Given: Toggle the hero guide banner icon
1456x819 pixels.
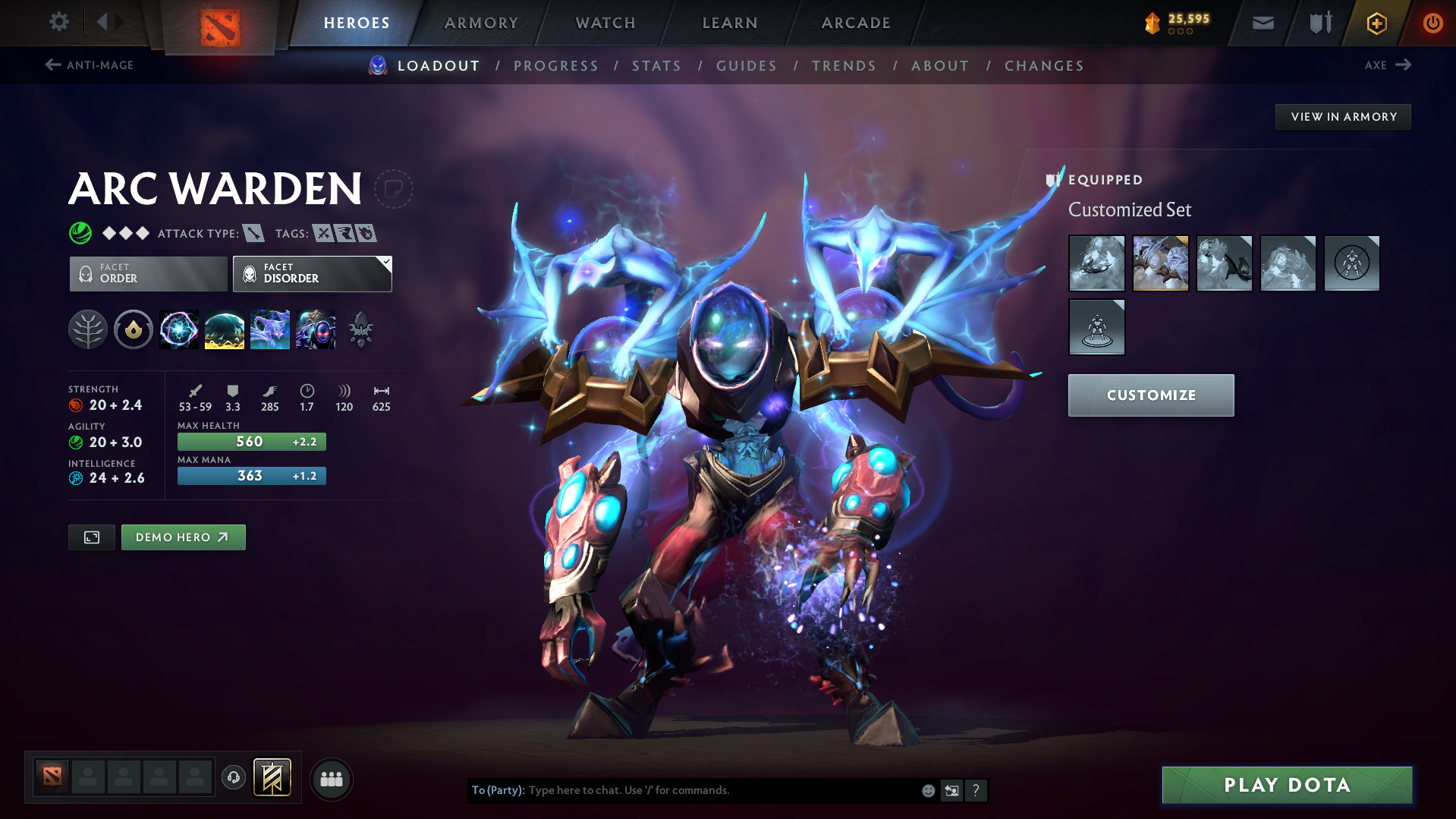Looking at the screenshot, I should 271,777.
